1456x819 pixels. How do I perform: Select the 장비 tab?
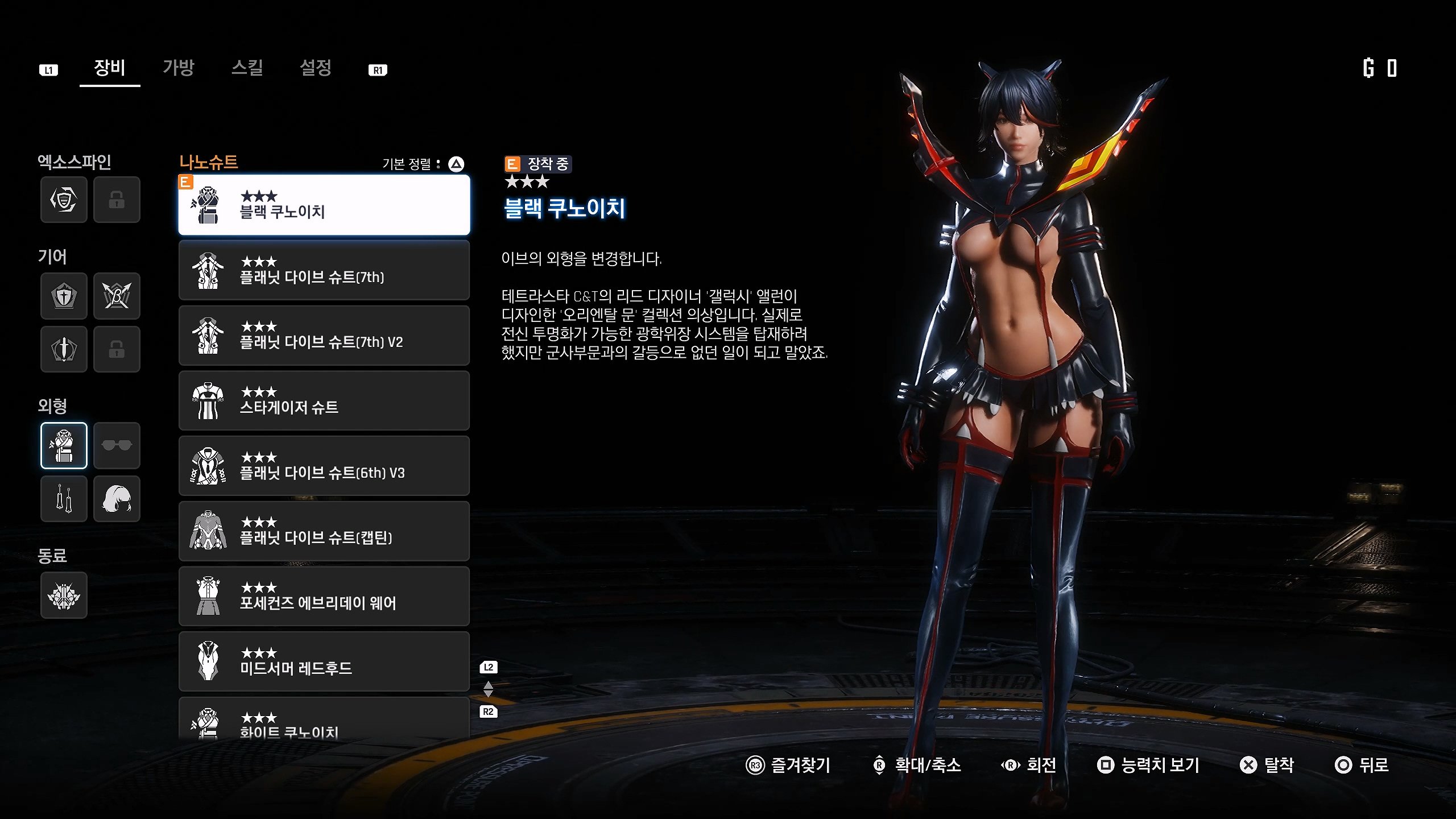pos(109,68)
